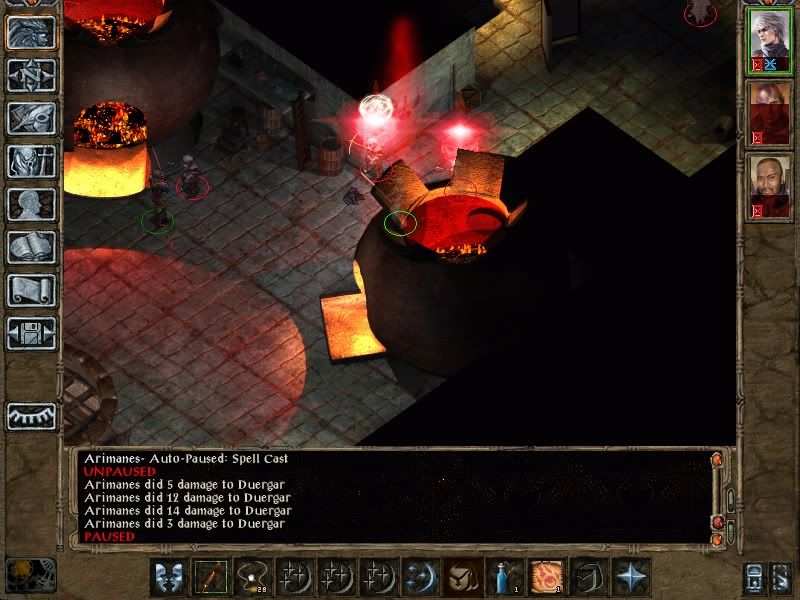Select the white-haired character portrait
Screen dimensions: 800x600
point(770,39)
